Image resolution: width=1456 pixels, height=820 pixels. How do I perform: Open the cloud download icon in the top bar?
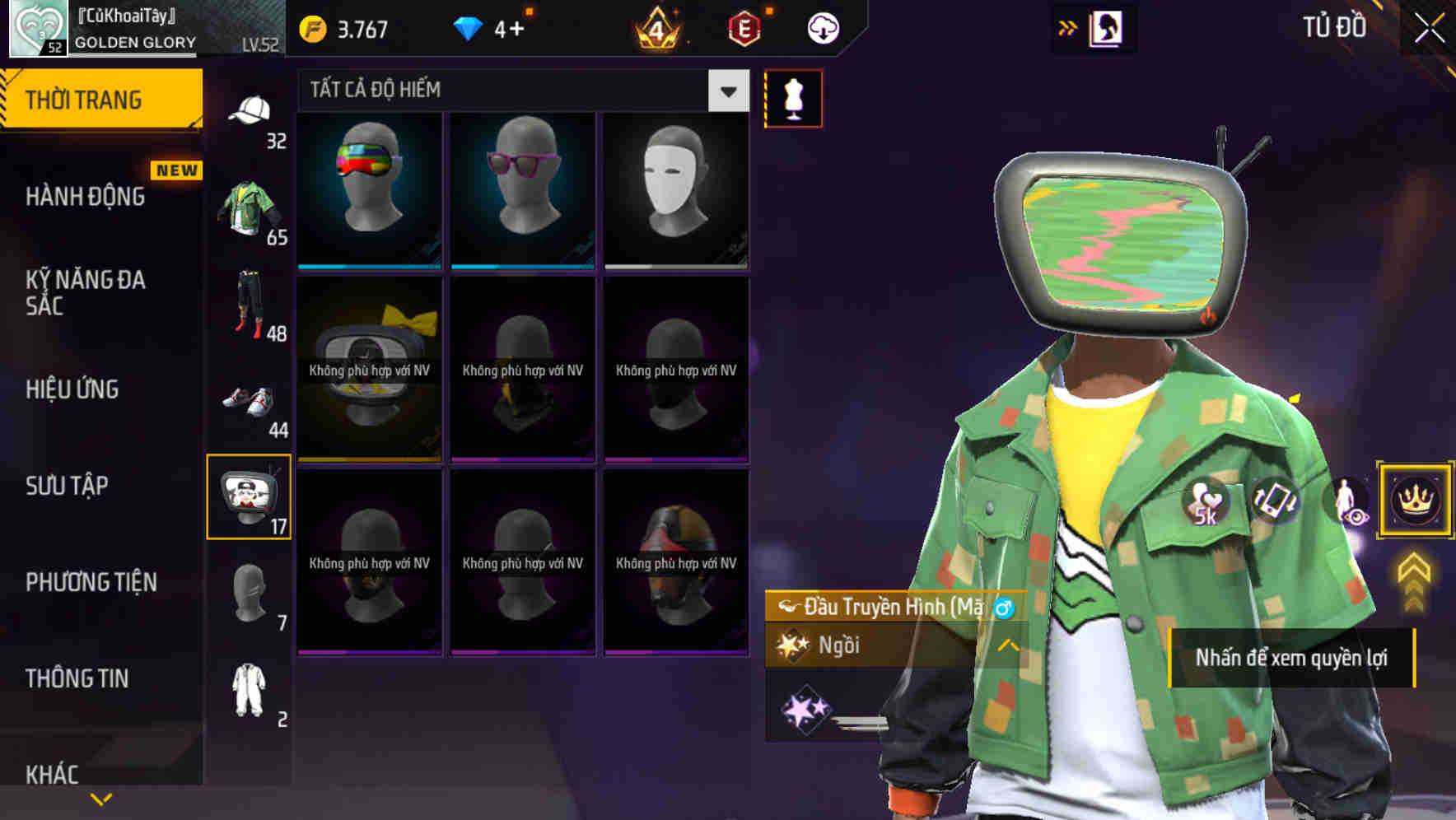point(821,27)
